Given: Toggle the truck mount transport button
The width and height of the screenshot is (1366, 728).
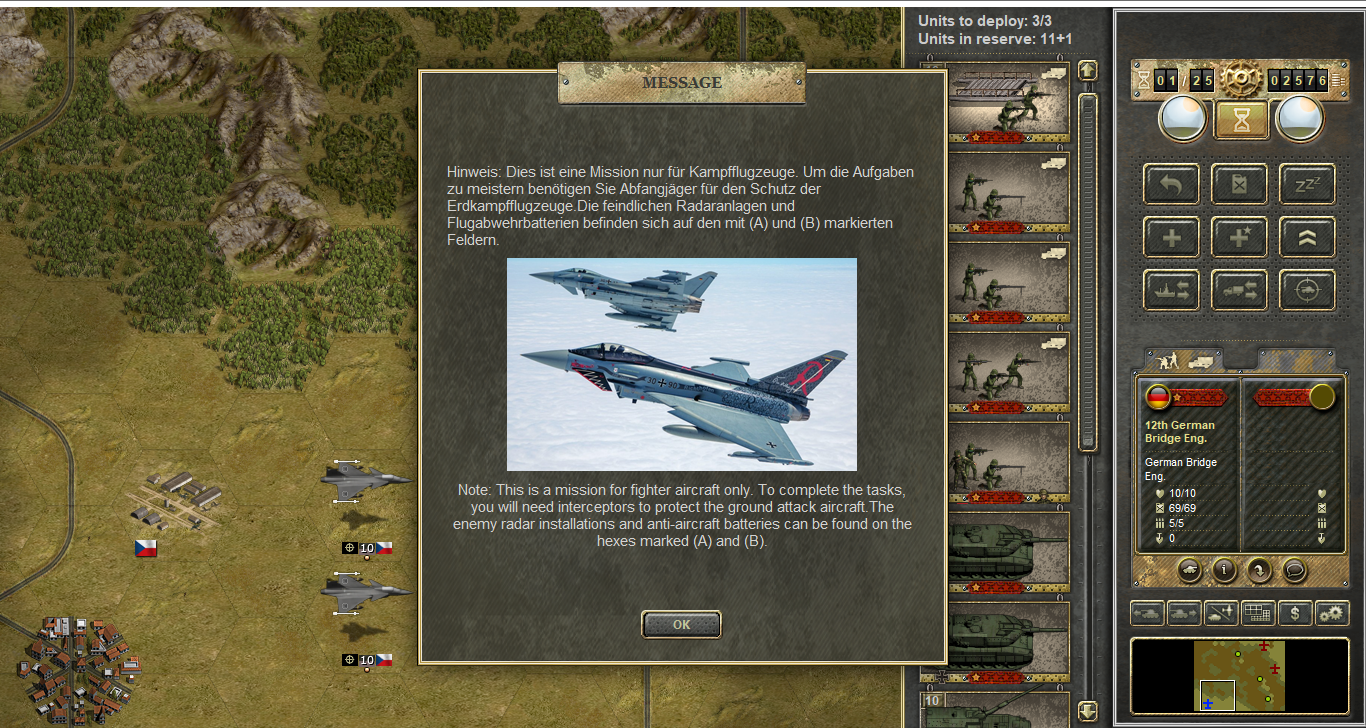Looking at the screenshot, I should tap(1239, 290).
